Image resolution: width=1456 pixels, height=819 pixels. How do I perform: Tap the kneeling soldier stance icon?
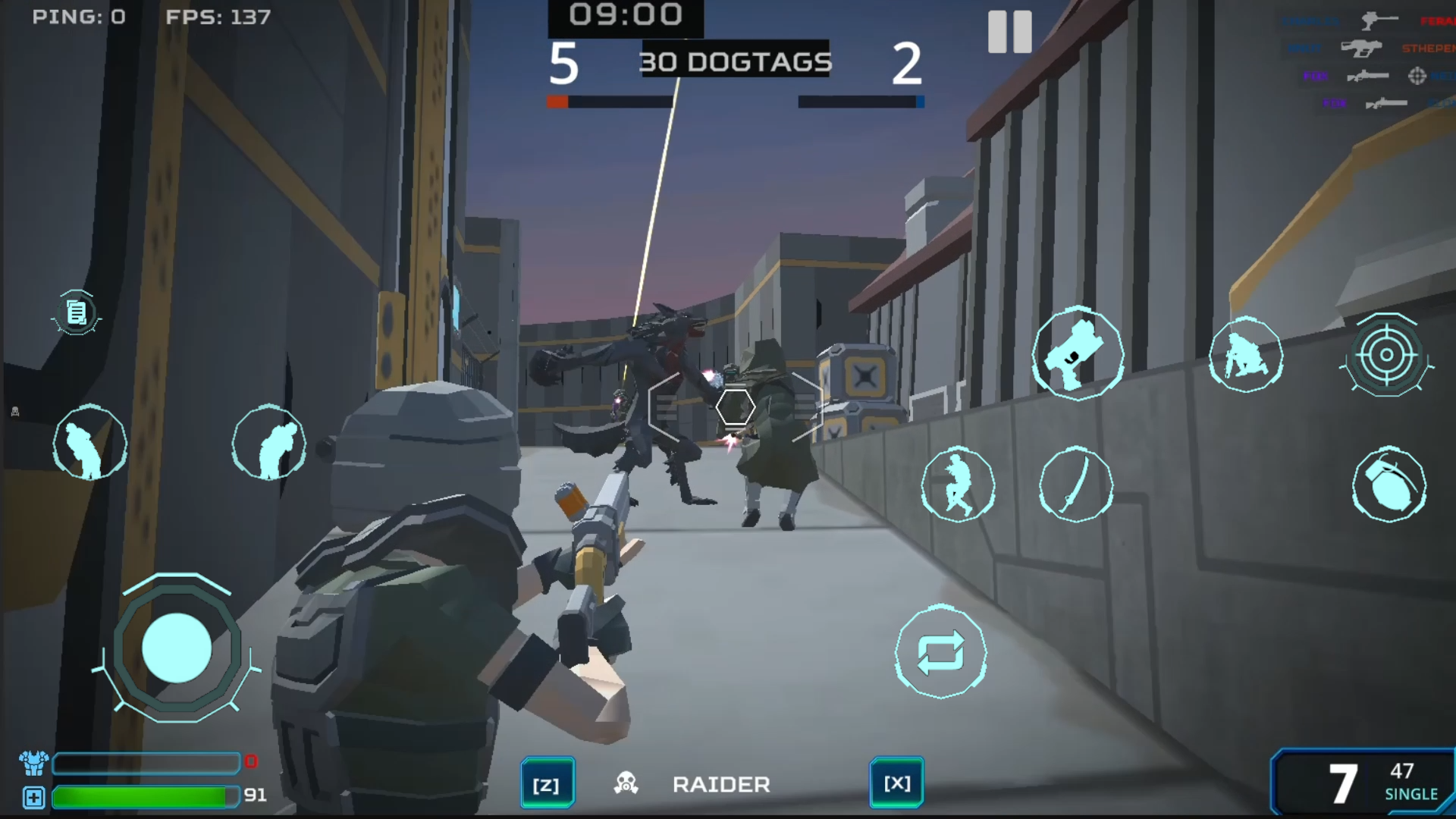1247,355
